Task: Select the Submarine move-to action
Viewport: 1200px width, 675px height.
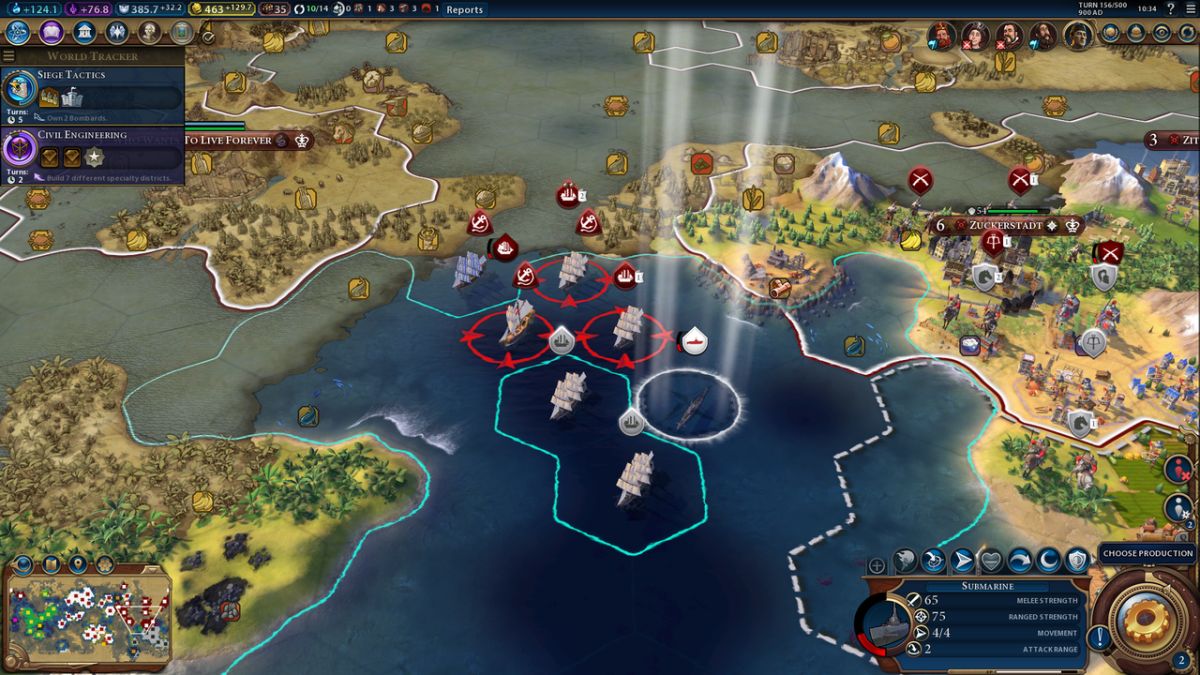Action: pos(962,561)
